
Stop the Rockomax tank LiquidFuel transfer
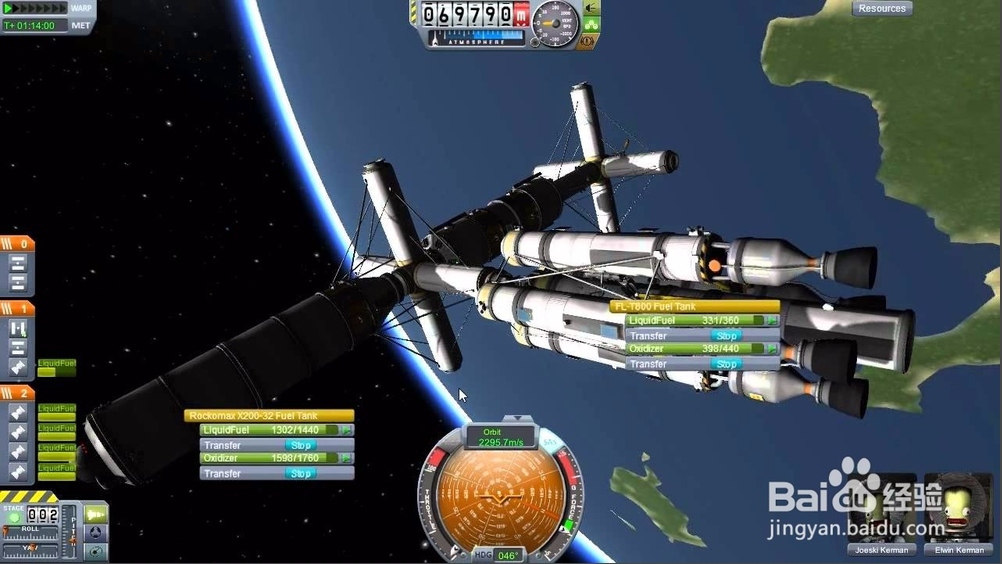coord(300,445)
